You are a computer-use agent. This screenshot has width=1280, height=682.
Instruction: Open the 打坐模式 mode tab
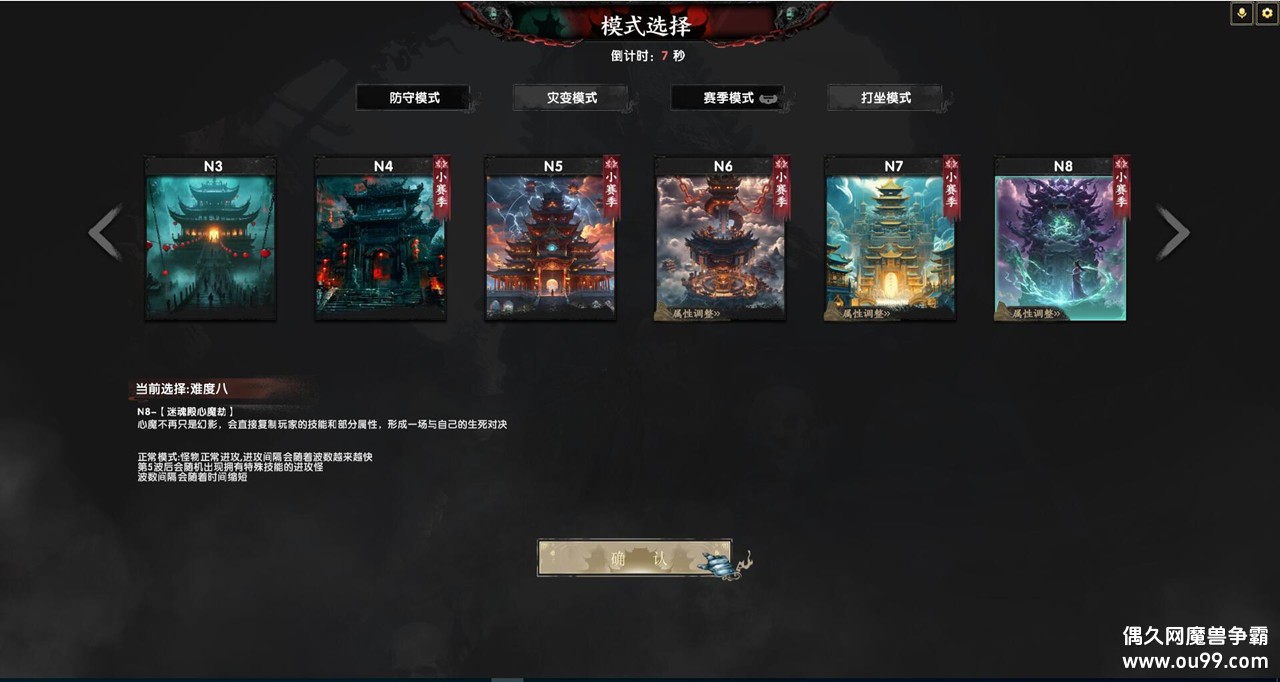tap(885, 98)
